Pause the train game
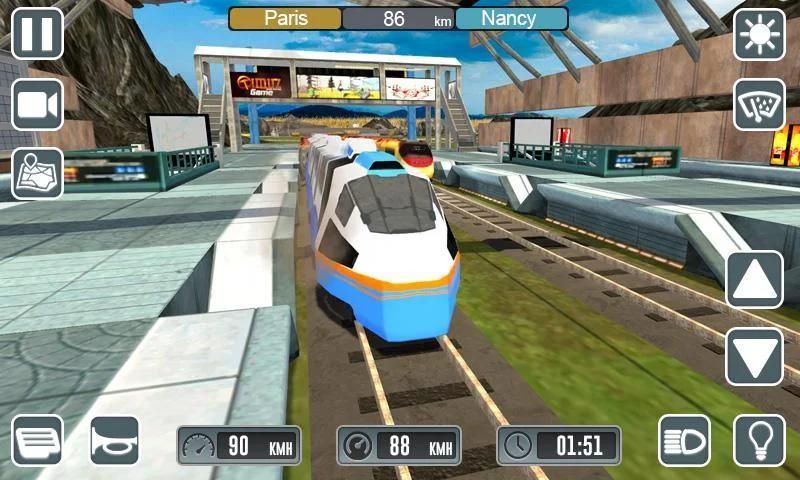The width and height of the screenshot is (800, 480). [x=37, y=33]
